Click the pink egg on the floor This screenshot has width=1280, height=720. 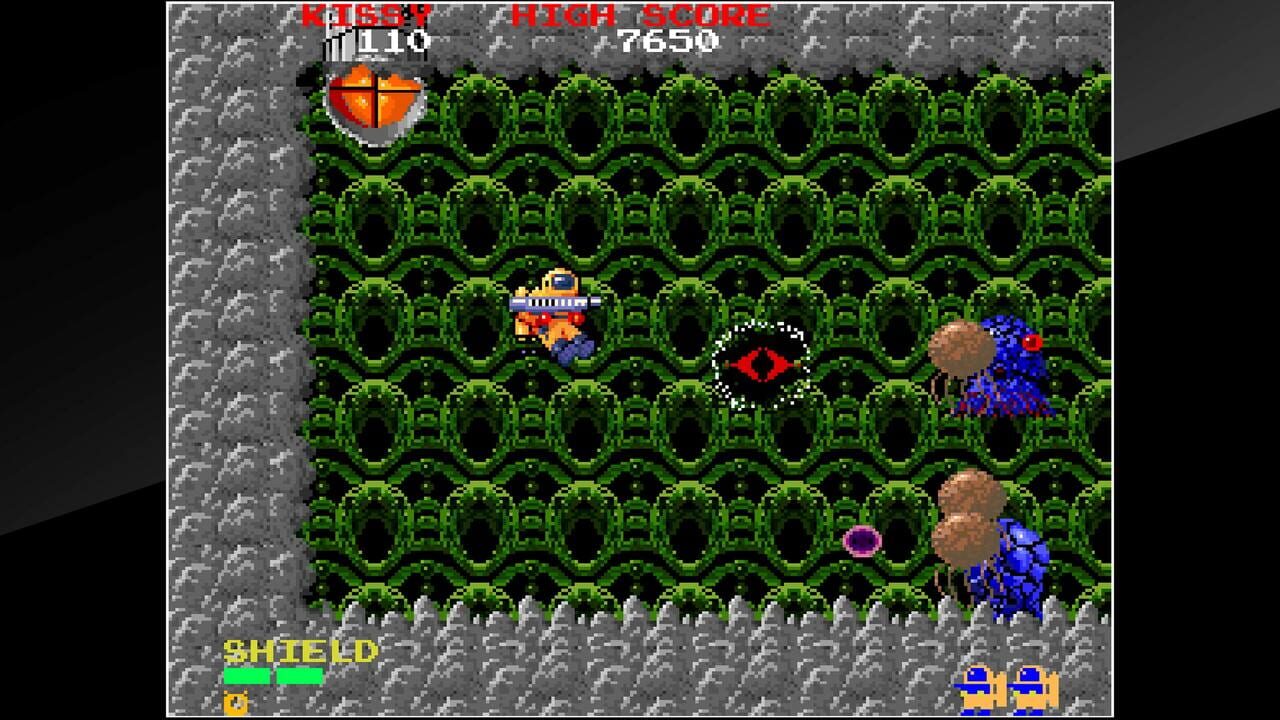click(862, 541)
